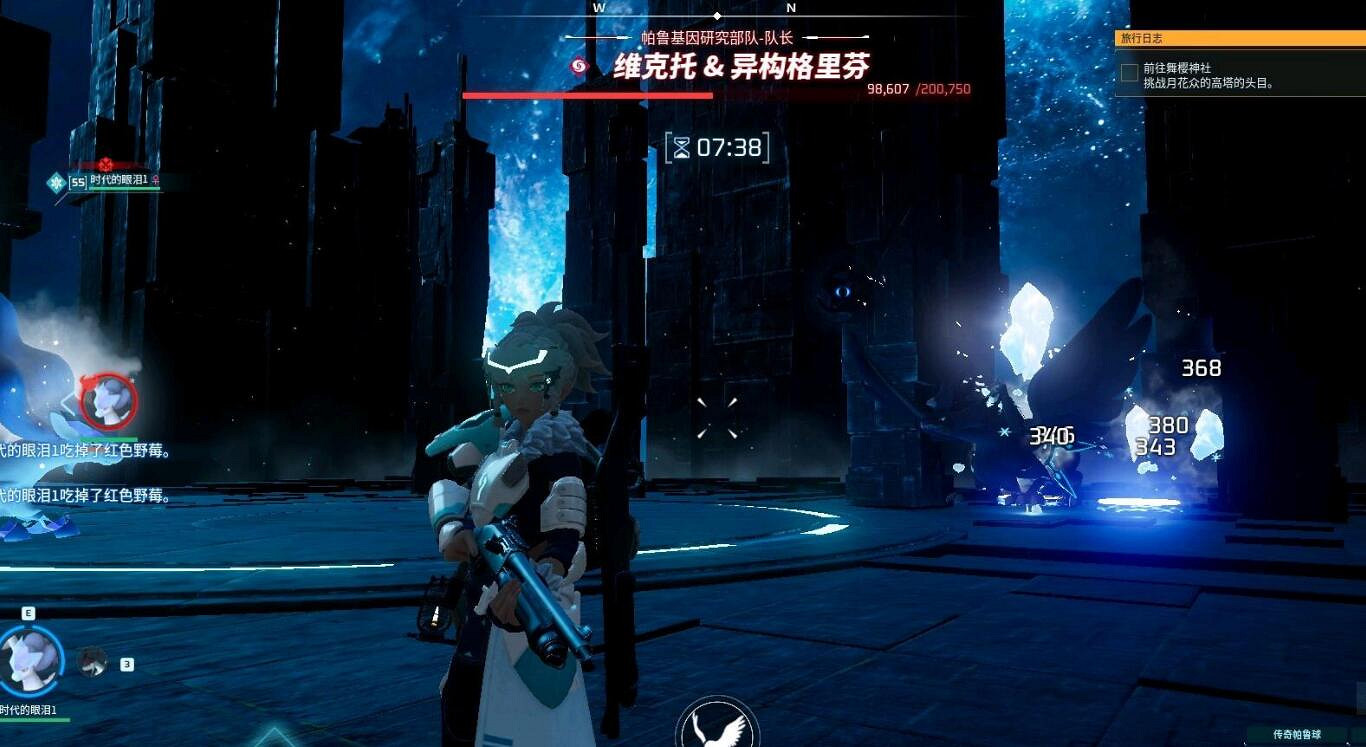Click the E key prompt above the Pal portrait
The image size is (1366, 747).
(28, 612)
